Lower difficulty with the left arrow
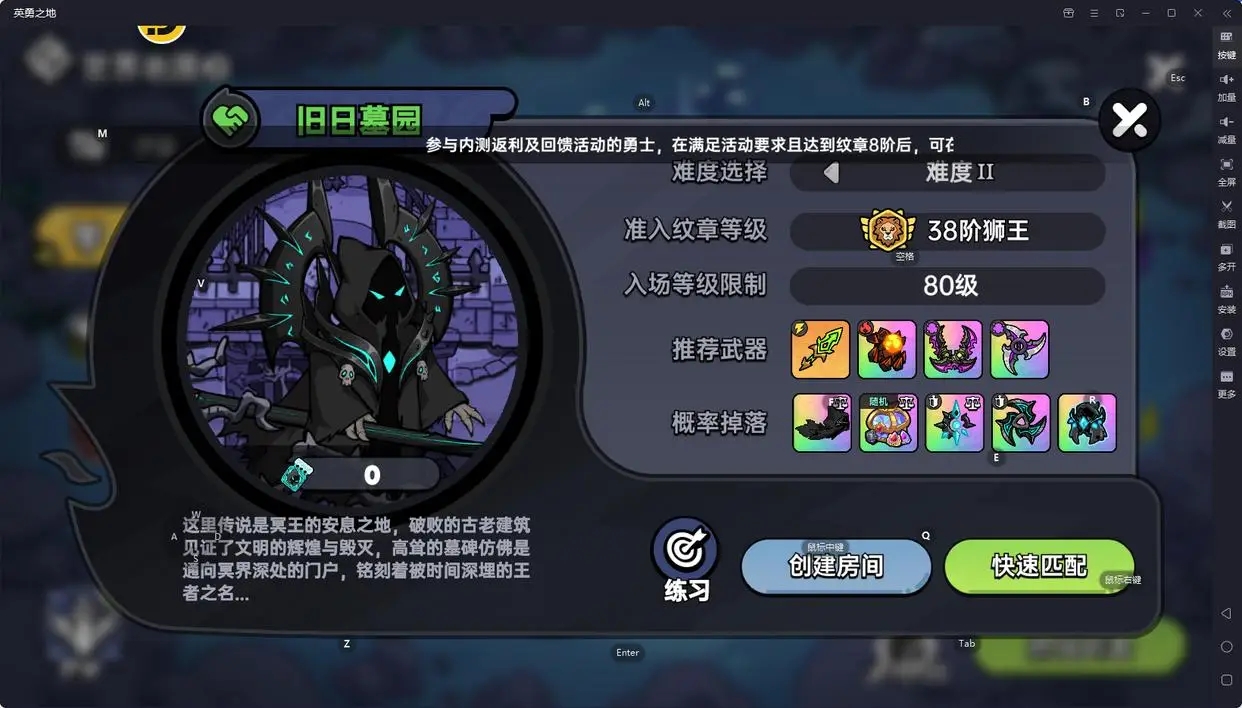The image size is (1242, 708). [x=831, y=173]
